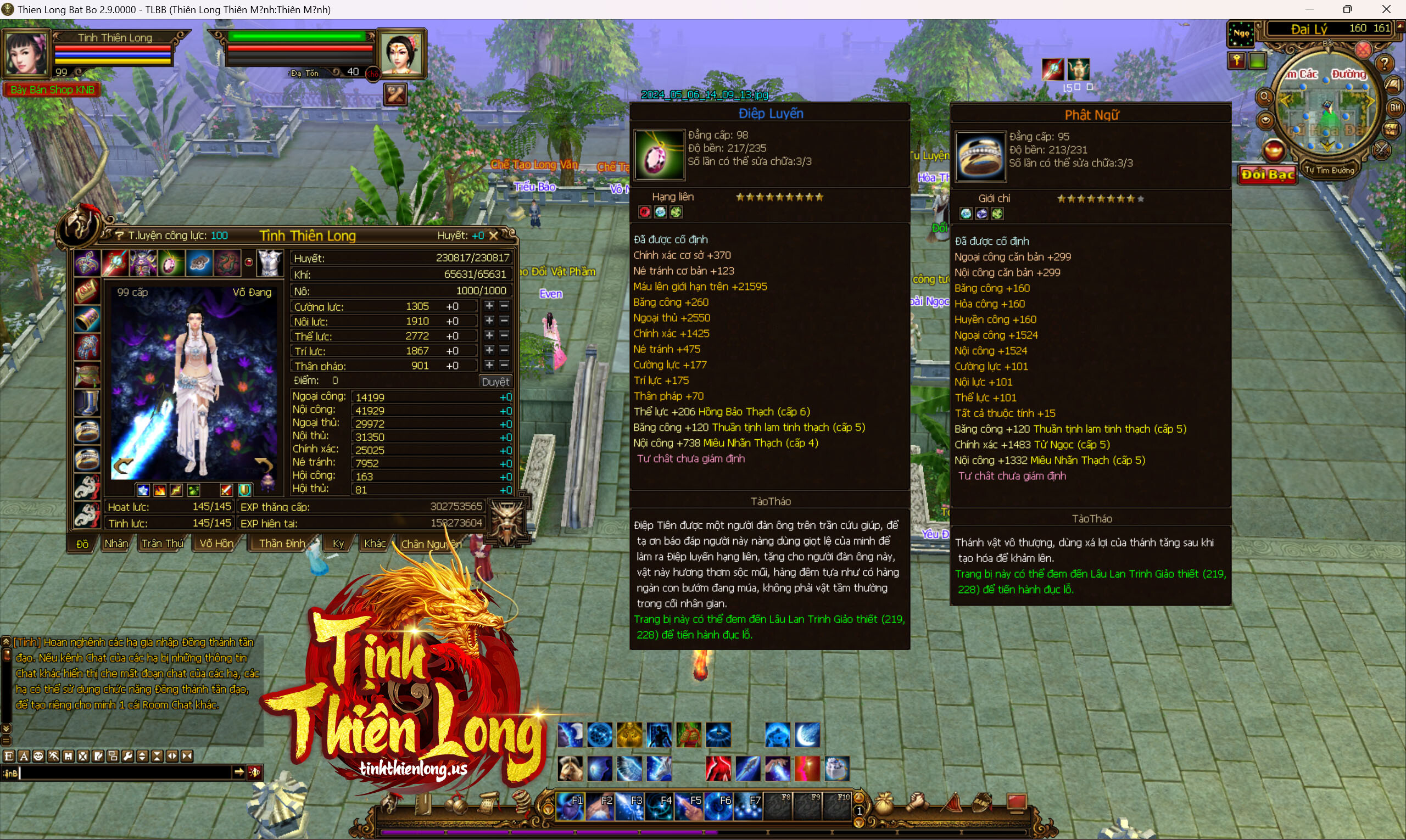
Task: Activate Tự Tìm Đường auto-pathfinding
Action: pos(1329,170)
